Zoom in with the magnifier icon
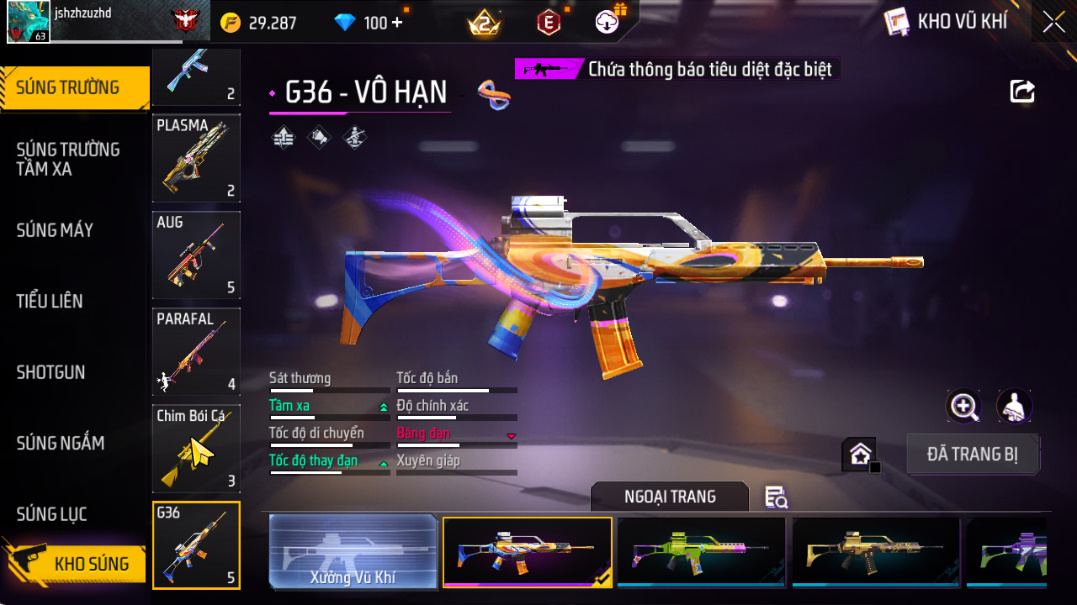The height and width of the screenshot is (605, 1077). (964, 406)
